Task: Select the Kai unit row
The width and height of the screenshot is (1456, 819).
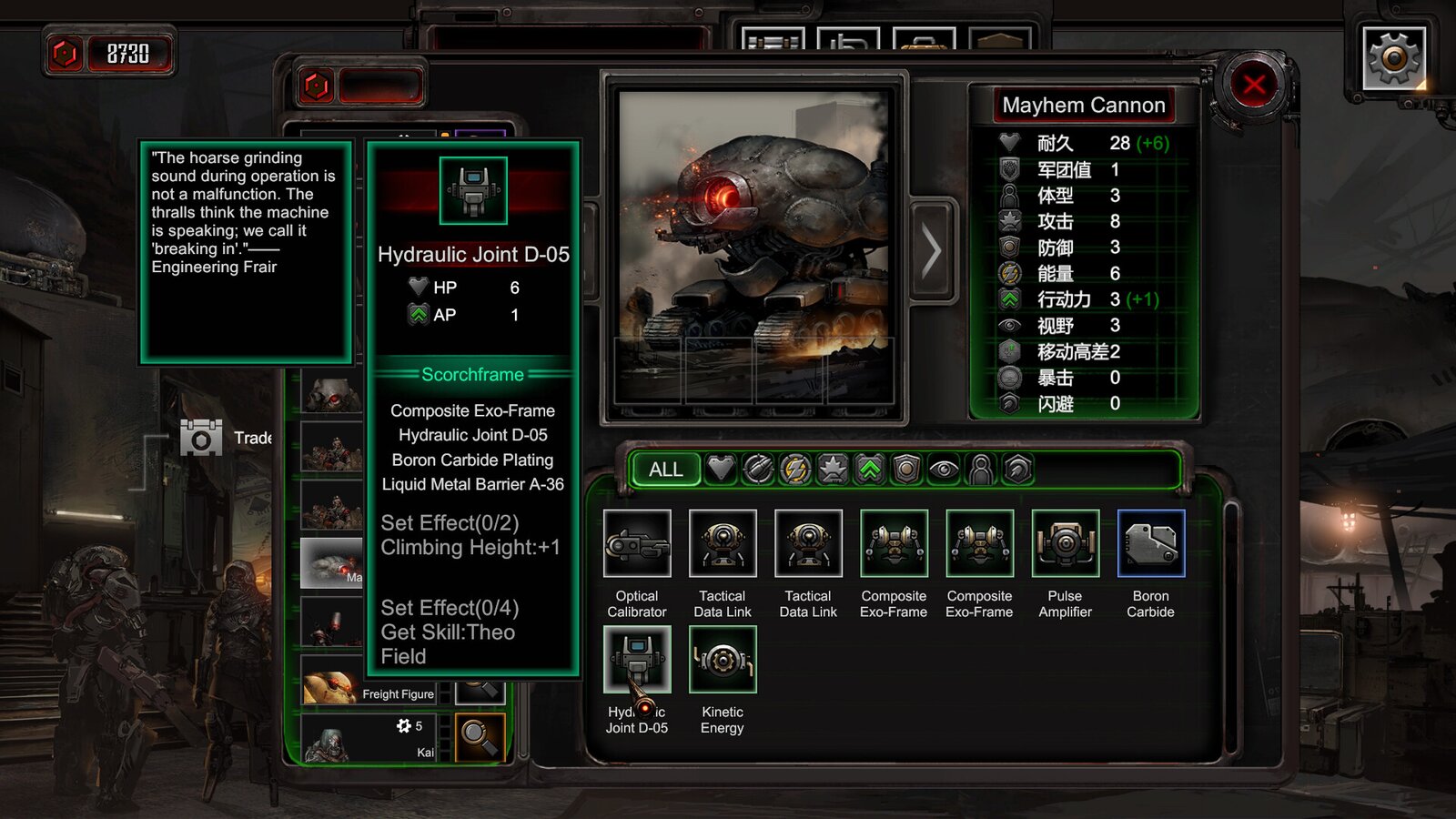Action: (369, 739)
